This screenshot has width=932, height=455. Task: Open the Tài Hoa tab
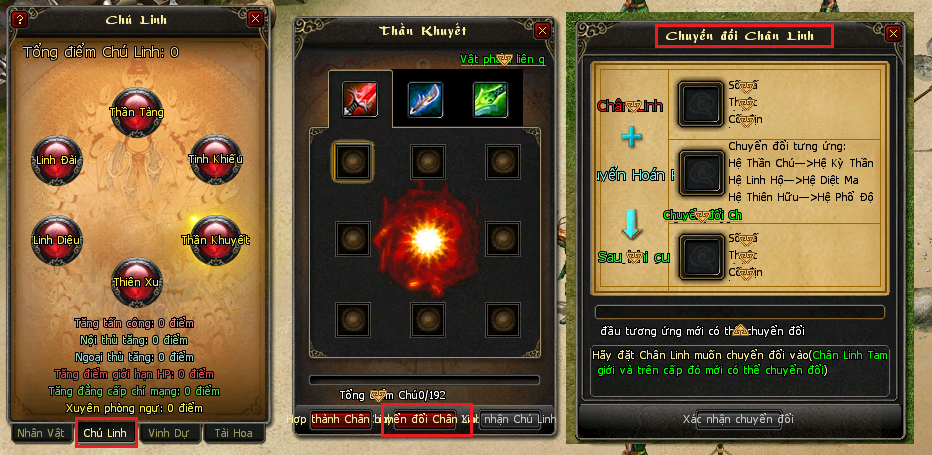point(233,433)
